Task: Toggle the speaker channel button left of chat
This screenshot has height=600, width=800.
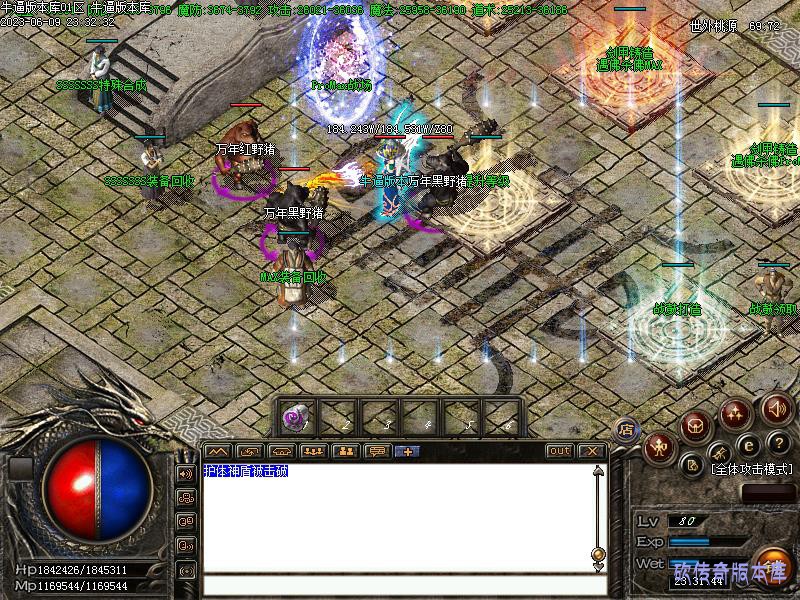Action: click(186, 473)
